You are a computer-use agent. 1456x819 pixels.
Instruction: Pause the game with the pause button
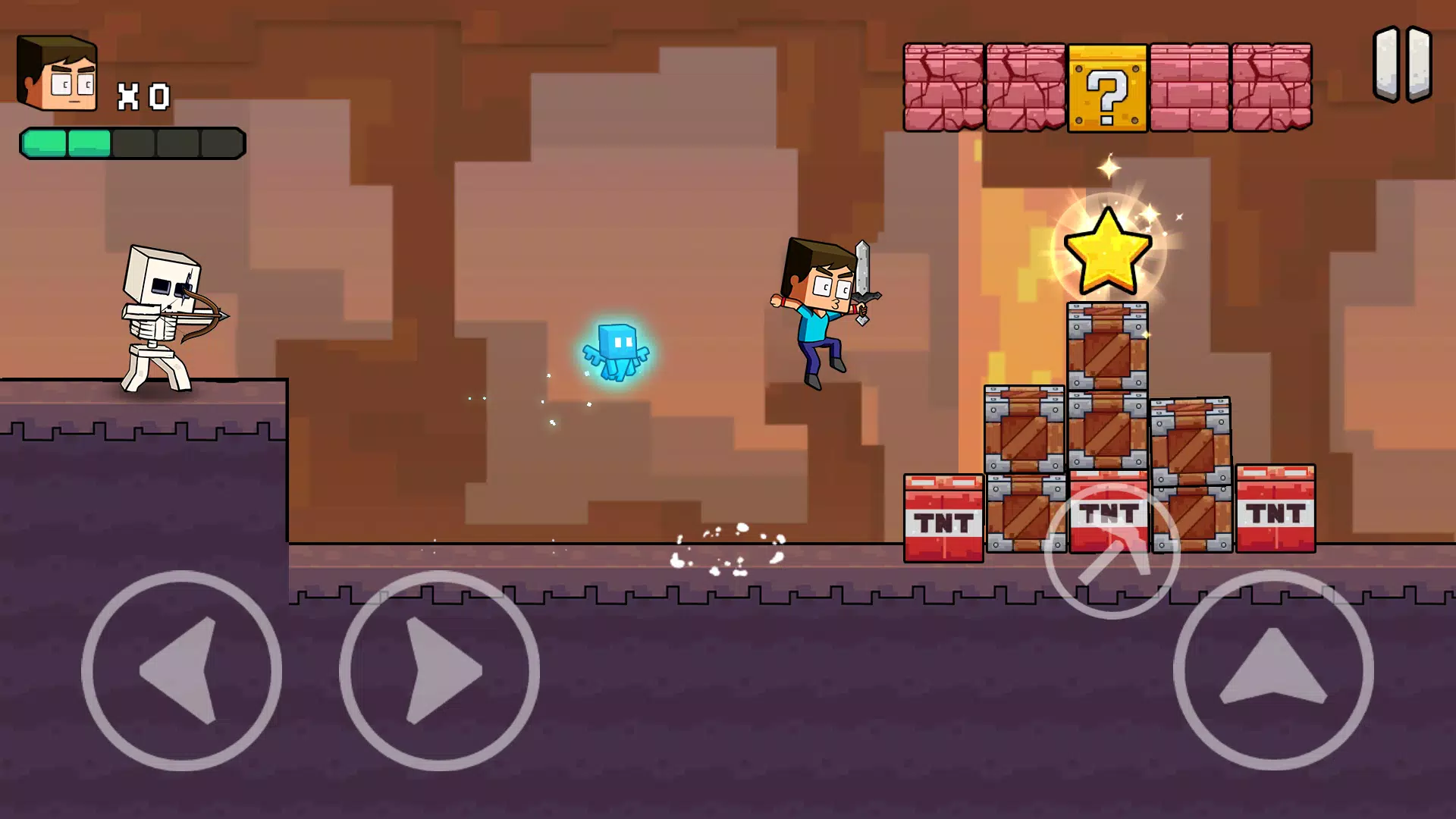(1402, 64)
